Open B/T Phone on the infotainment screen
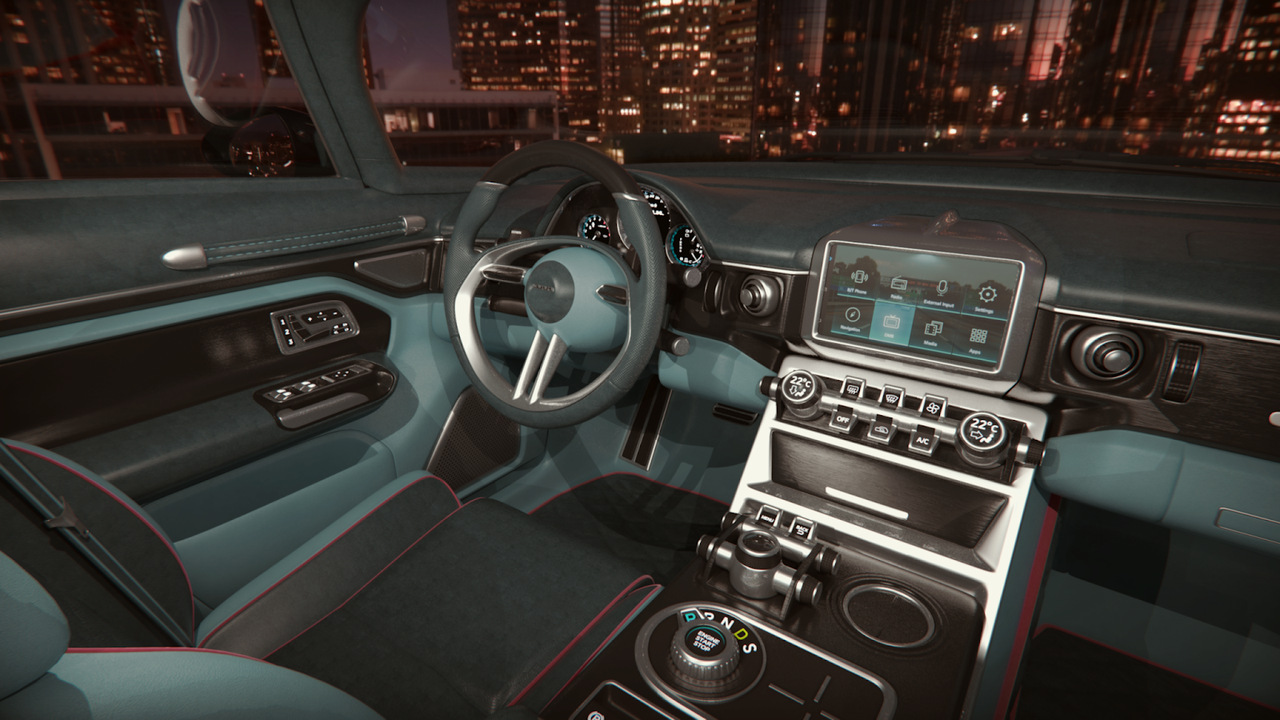Screen dimensions: 1280x720 (858, 281)
